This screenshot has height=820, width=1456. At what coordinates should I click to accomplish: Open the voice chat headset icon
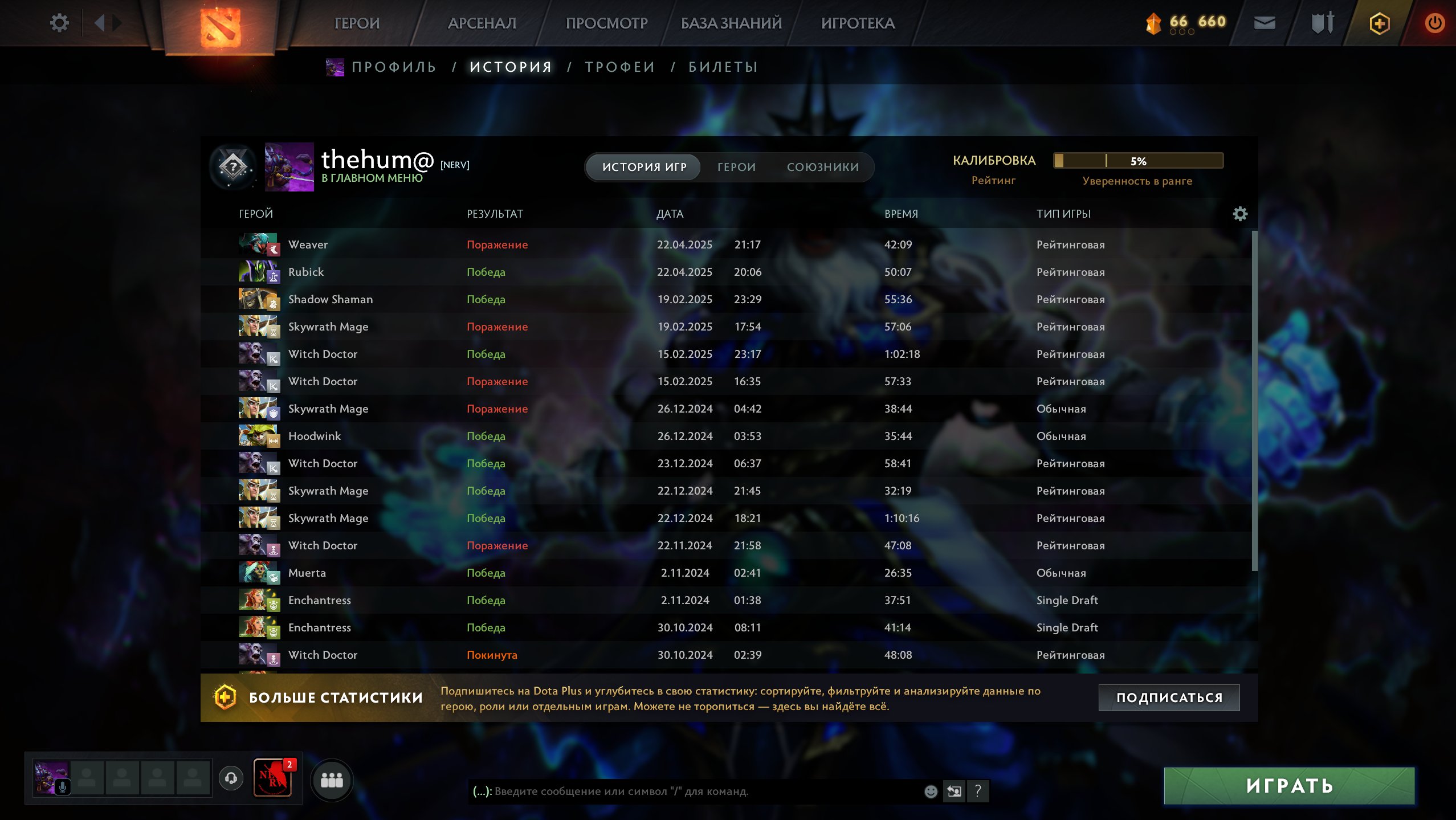coord(231,780)
